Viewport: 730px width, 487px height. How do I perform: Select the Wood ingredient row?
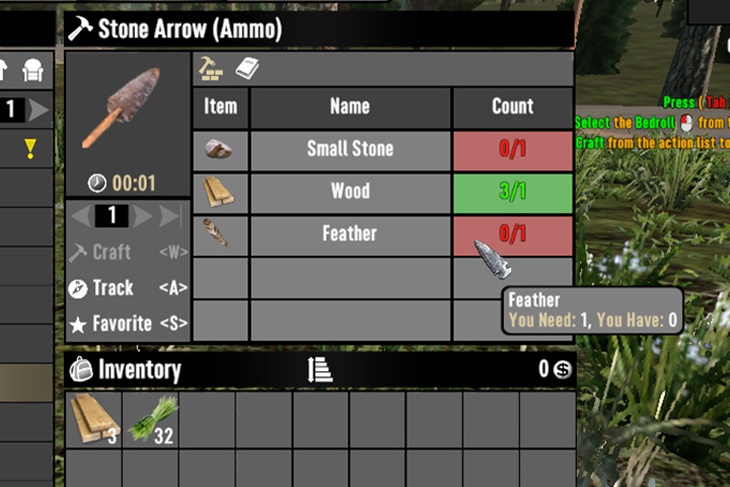pos(350,192)
